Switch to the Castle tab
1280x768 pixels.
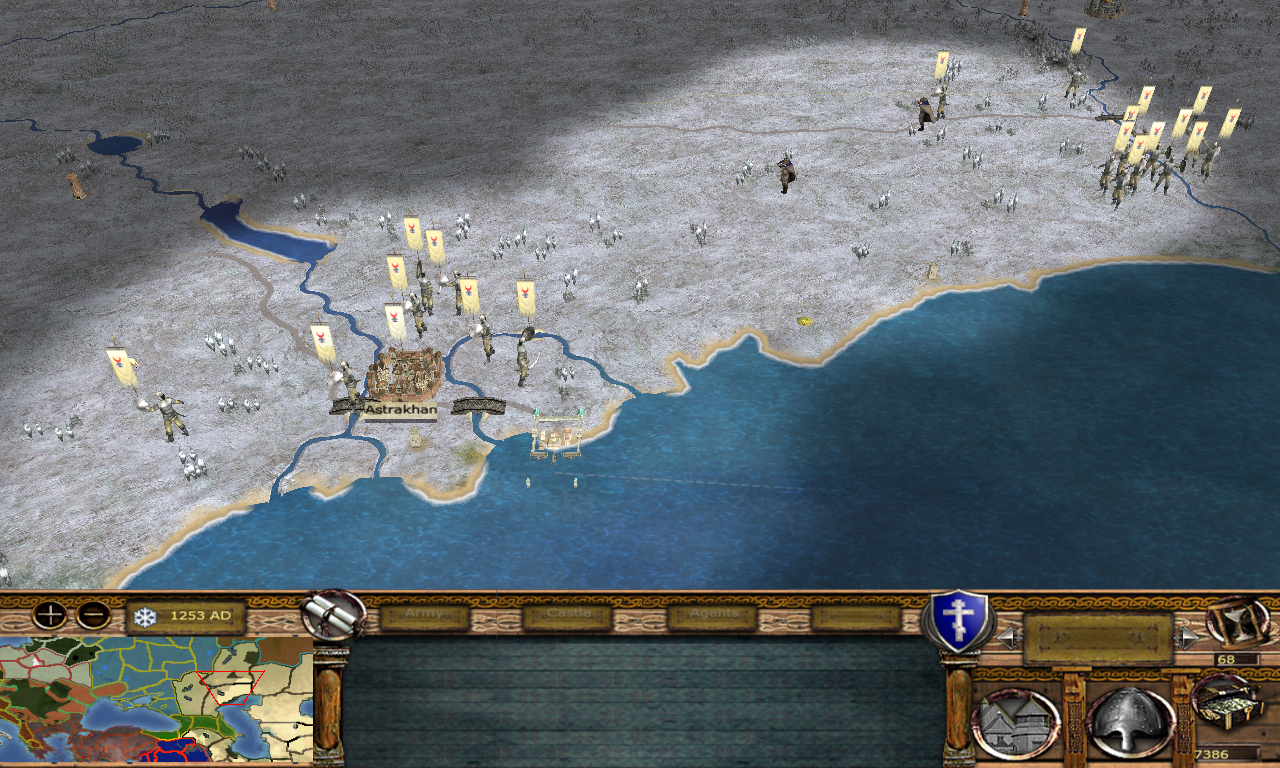click(567, 615)
